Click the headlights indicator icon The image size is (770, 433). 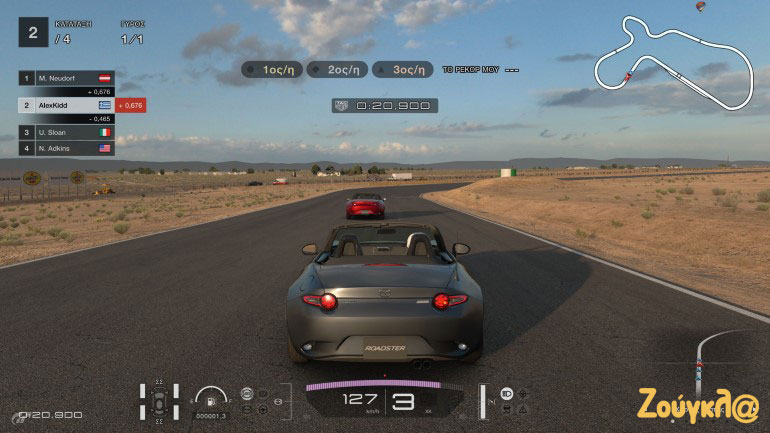[x=506, y=393]
